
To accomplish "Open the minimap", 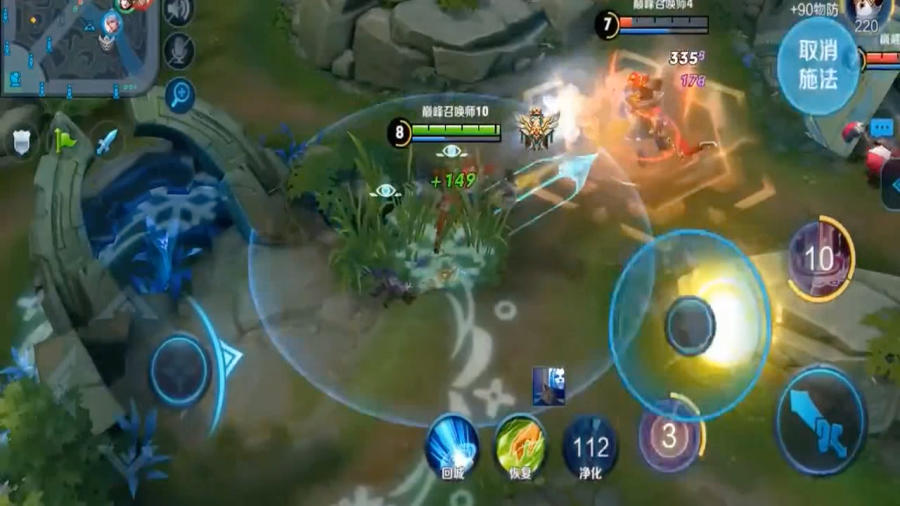I will [80, 45].
